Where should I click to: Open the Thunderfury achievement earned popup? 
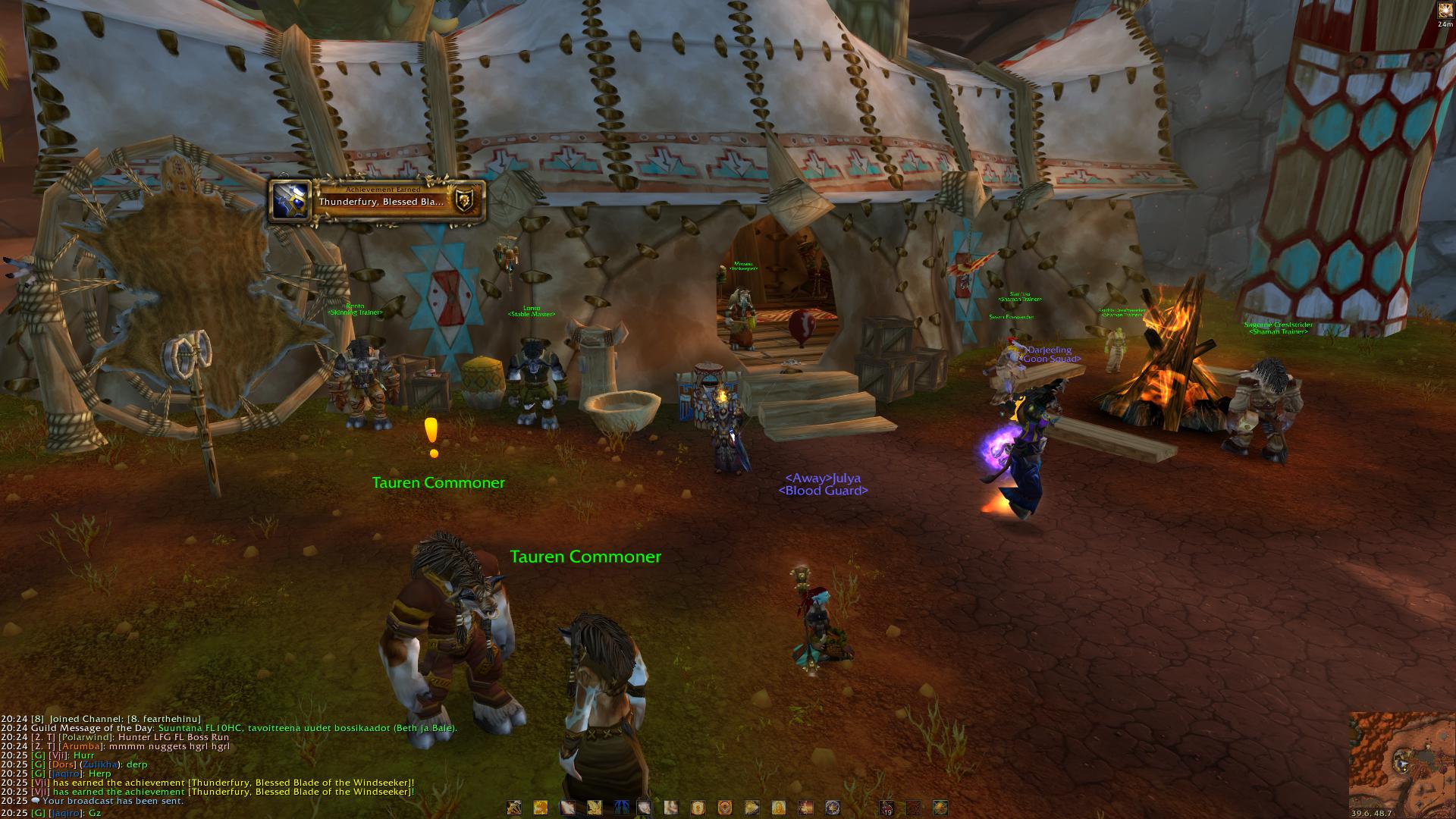click(377, 201)
